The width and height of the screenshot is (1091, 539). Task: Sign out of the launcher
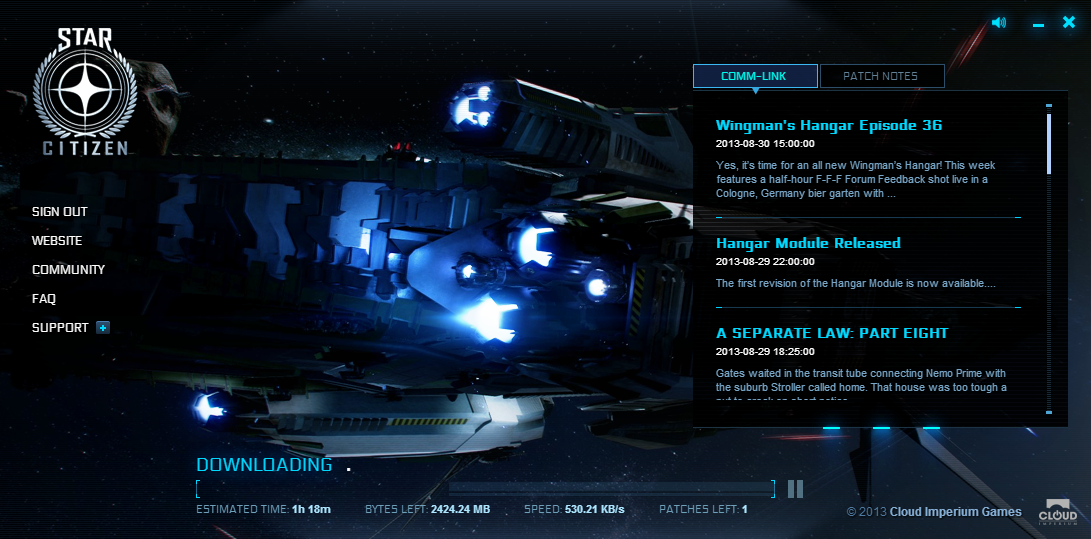[60, 212]
